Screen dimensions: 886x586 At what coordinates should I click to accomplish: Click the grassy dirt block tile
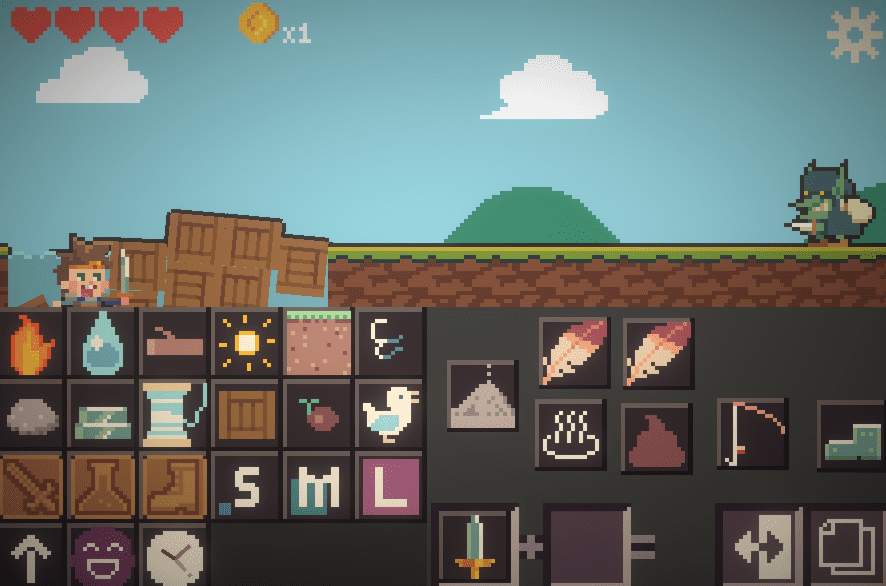tap(318, 343)
